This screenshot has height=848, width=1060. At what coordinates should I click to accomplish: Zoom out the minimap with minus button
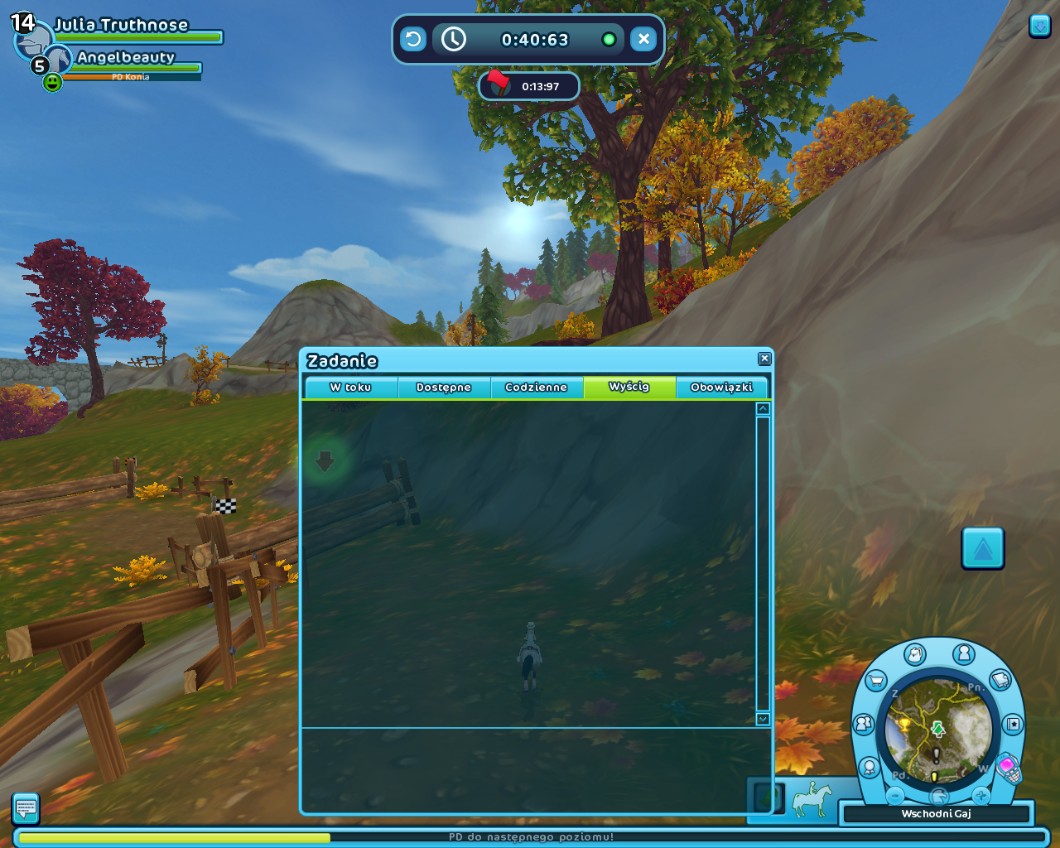click(x=896, y=796)
